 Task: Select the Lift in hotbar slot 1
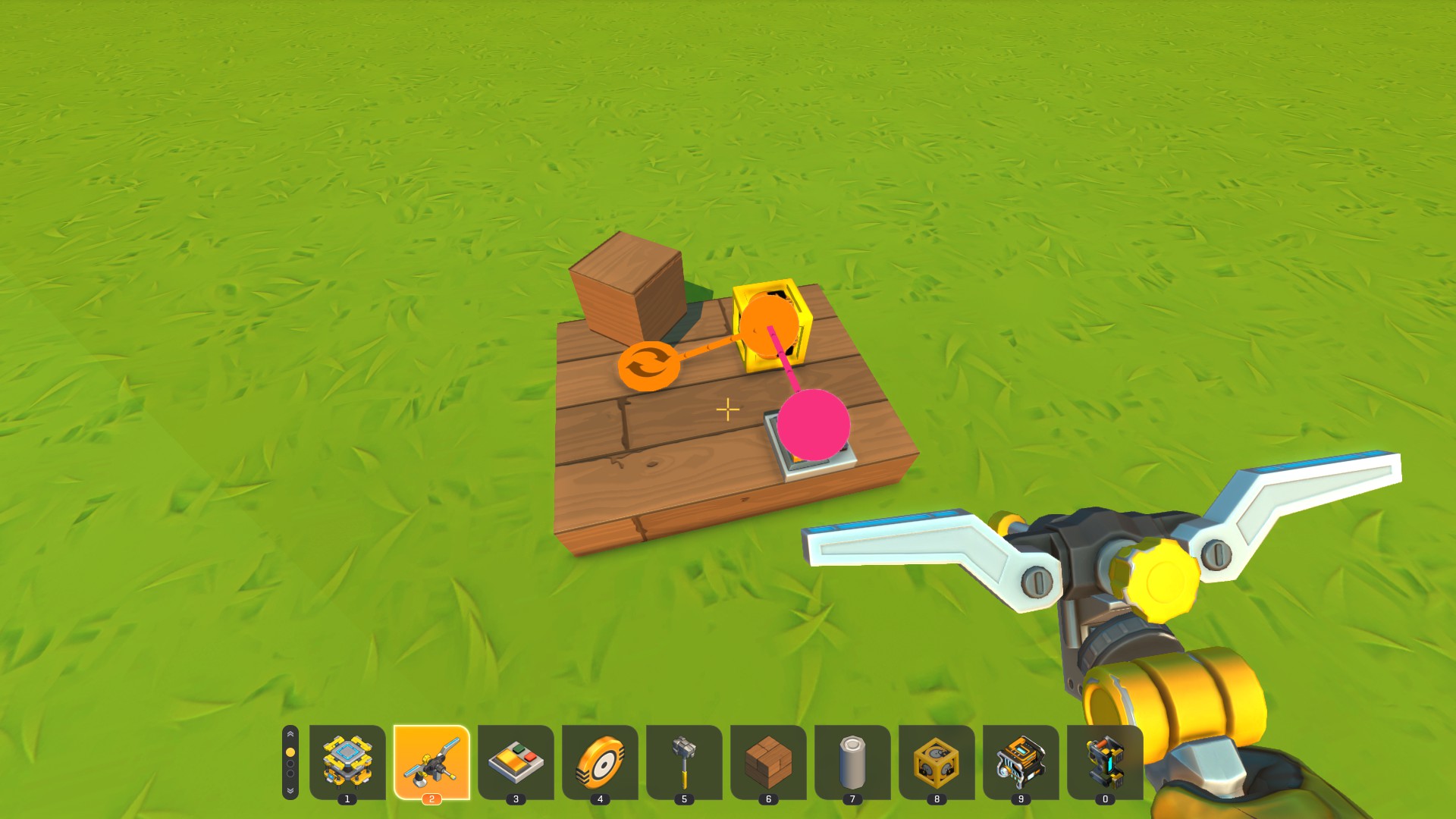(347, 761)
